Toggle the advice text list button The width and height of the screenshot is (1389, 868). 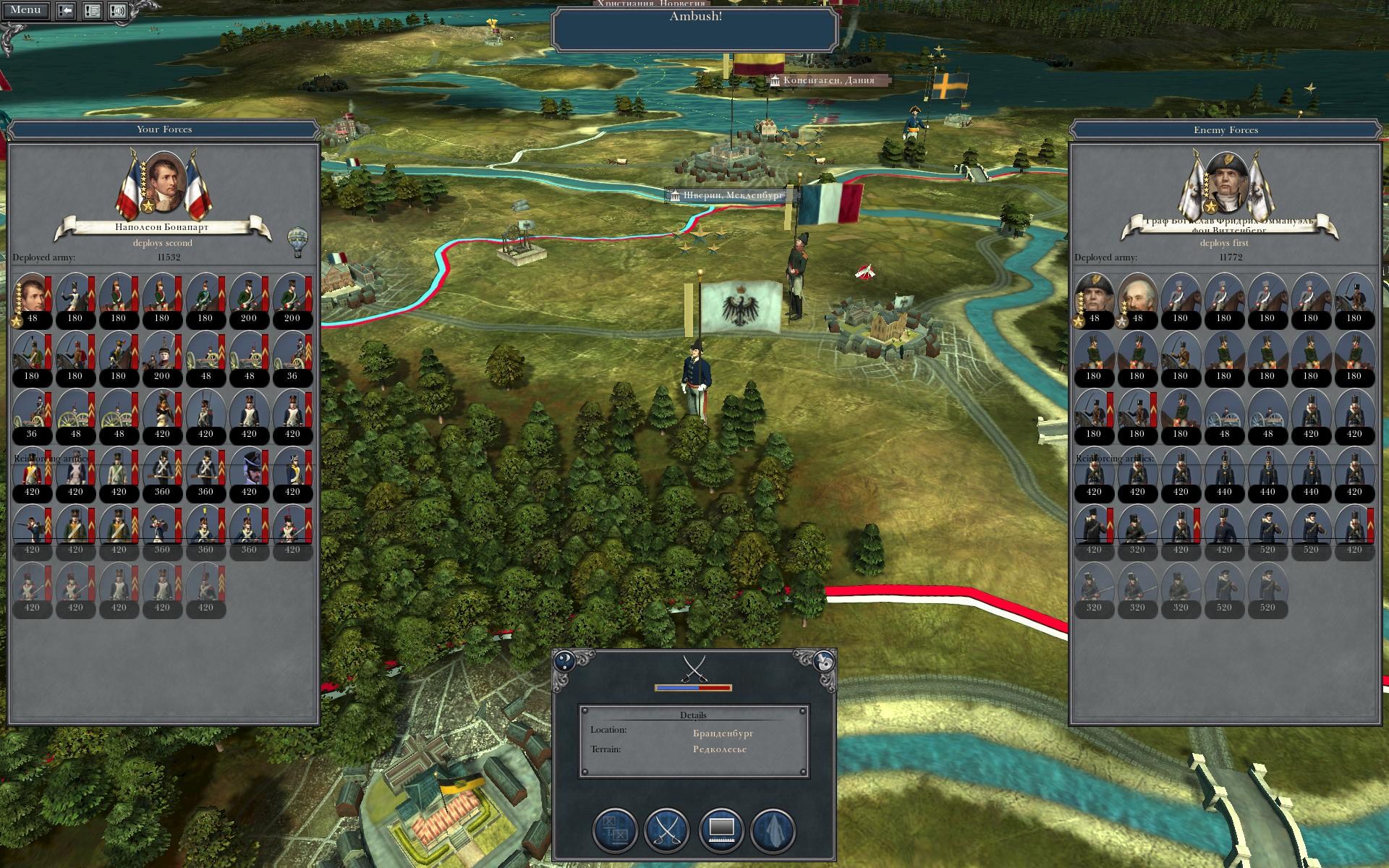tap(92, 11)
